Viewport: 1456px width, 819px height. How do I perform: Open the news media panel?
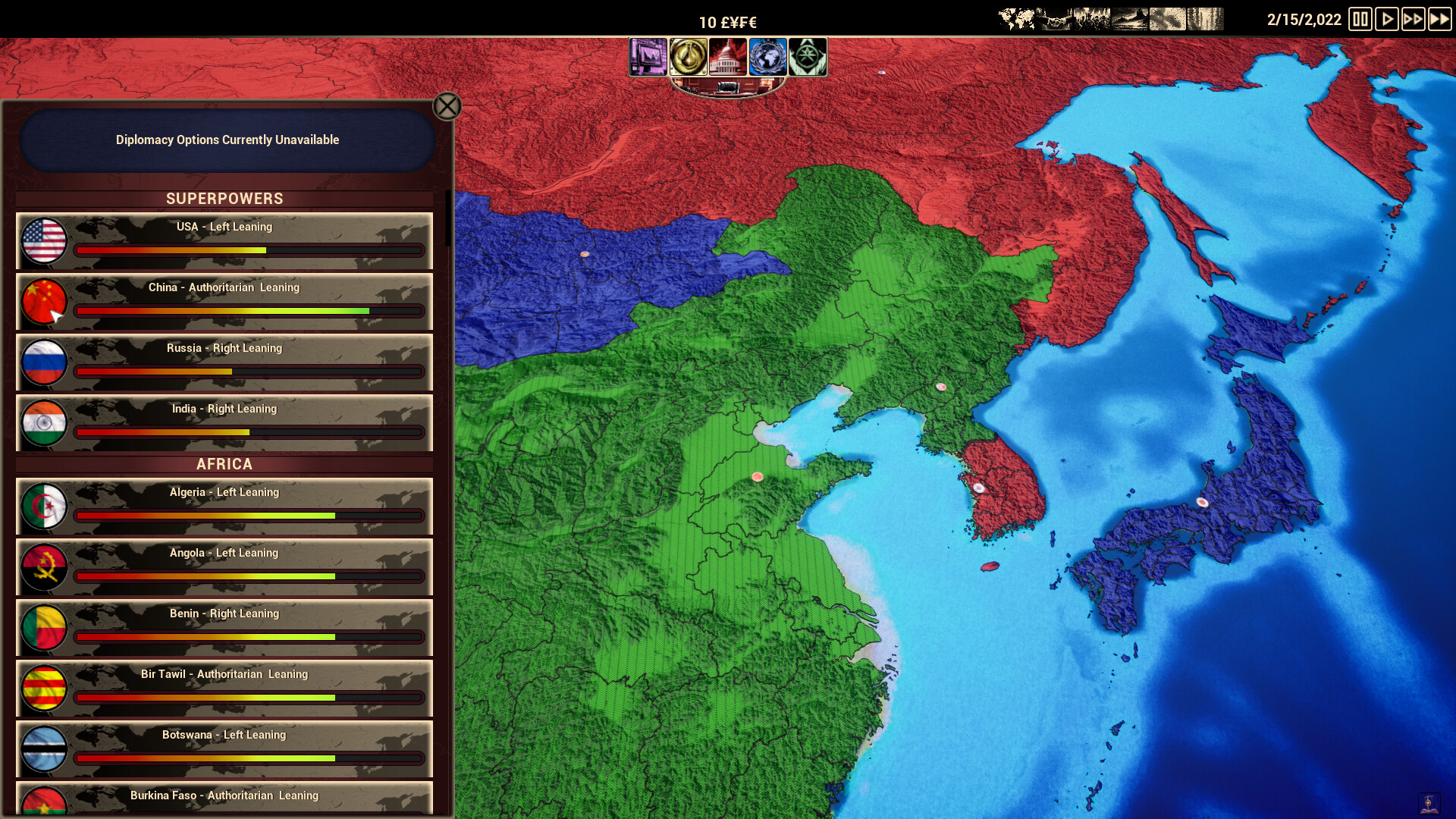[x=650, y=57]
